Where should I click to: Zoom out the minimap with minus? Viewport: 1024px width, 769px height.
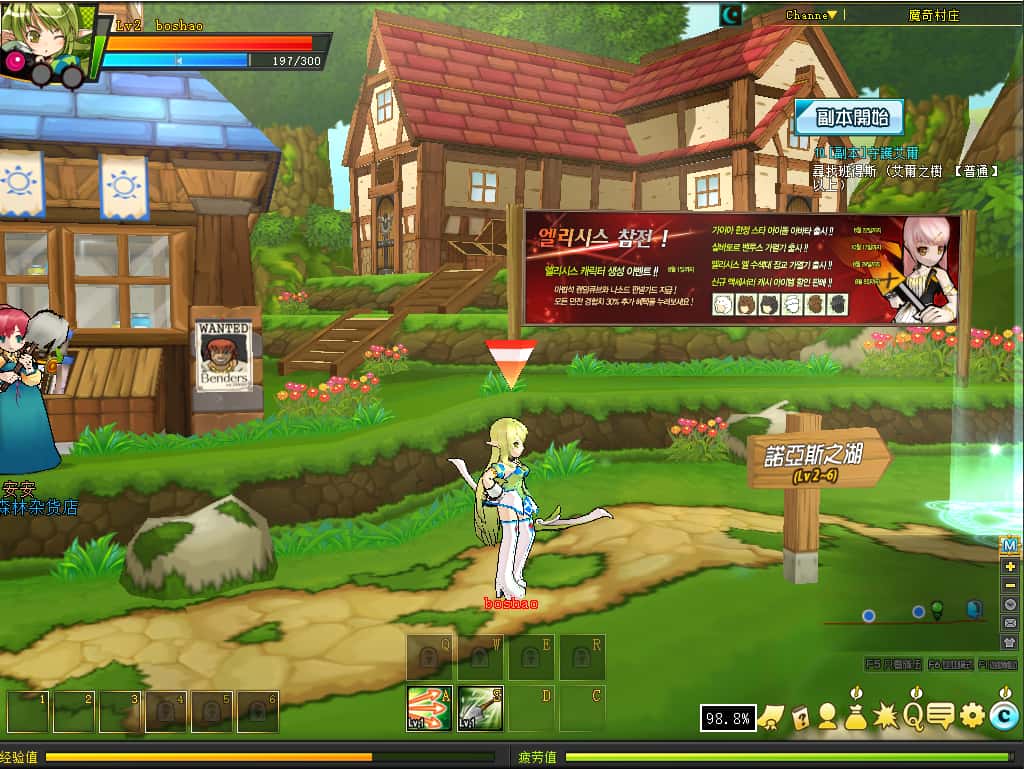coord(1010,585)
